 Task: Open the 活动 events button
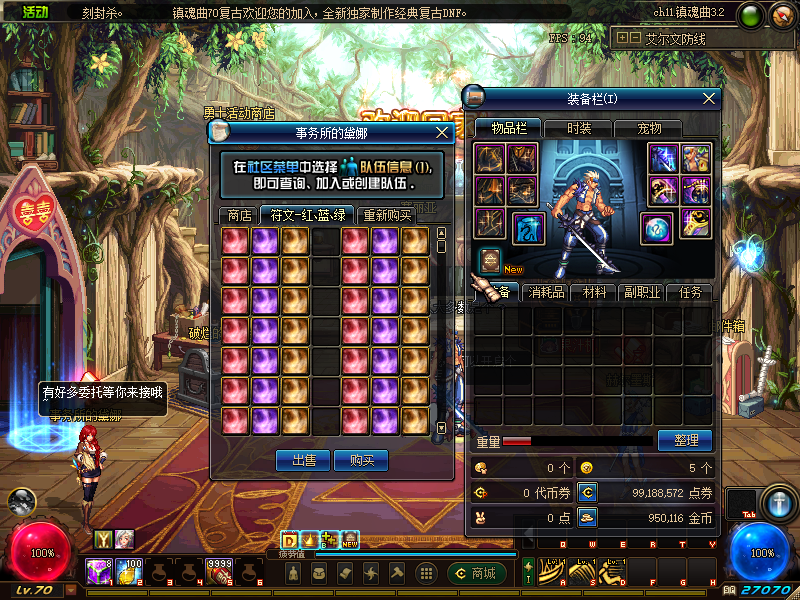[x=29, y=13]
